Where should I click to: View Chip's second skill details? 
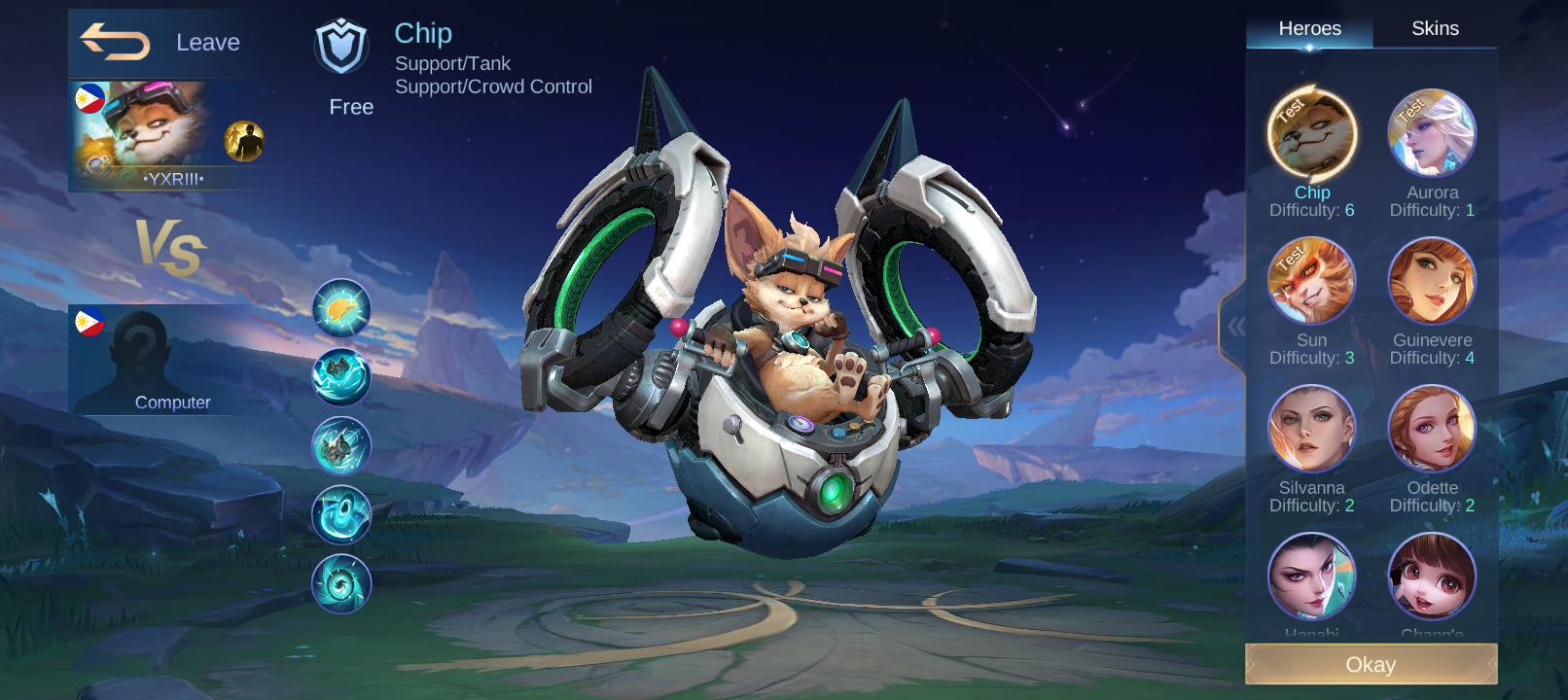tap(341, 376)
